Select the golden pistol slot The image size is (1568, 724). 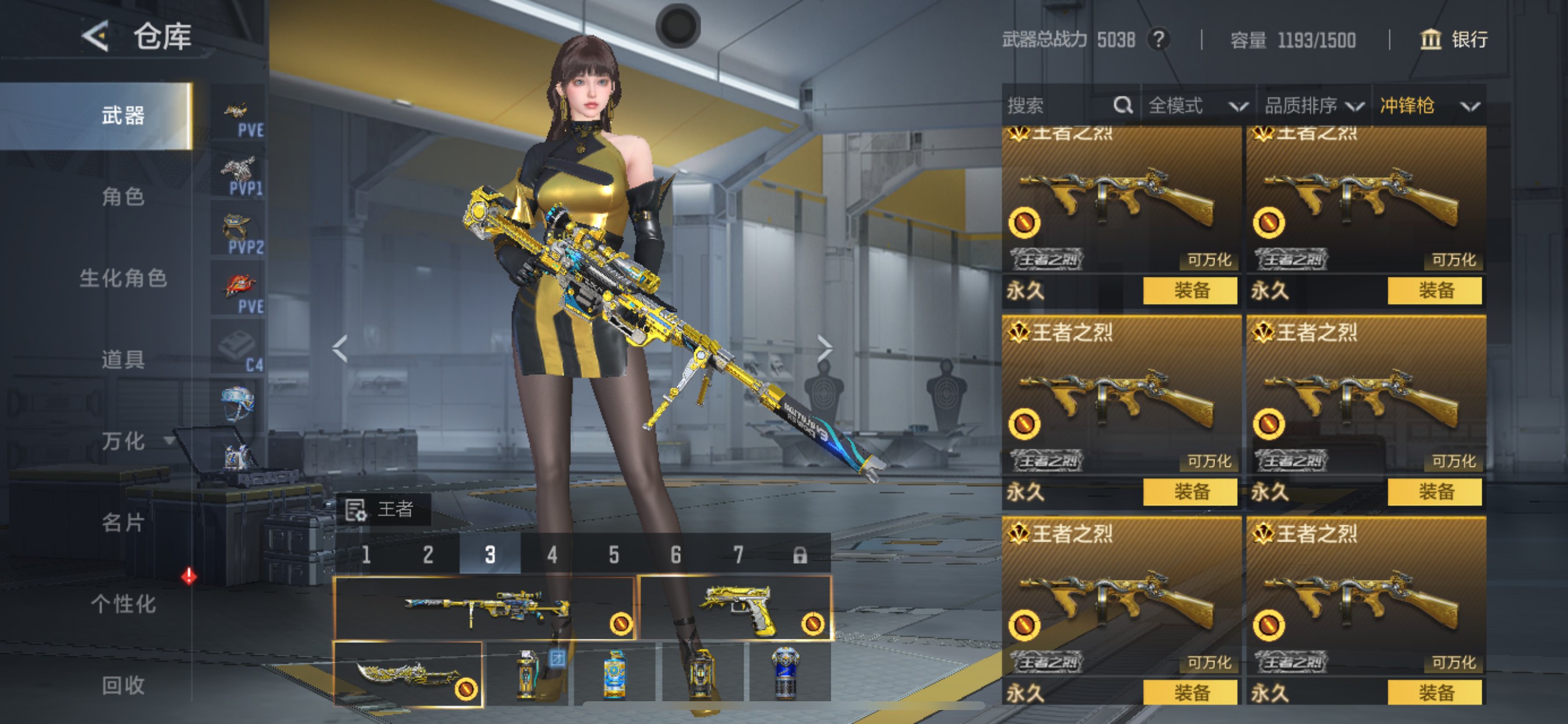[x=736, y=607]
